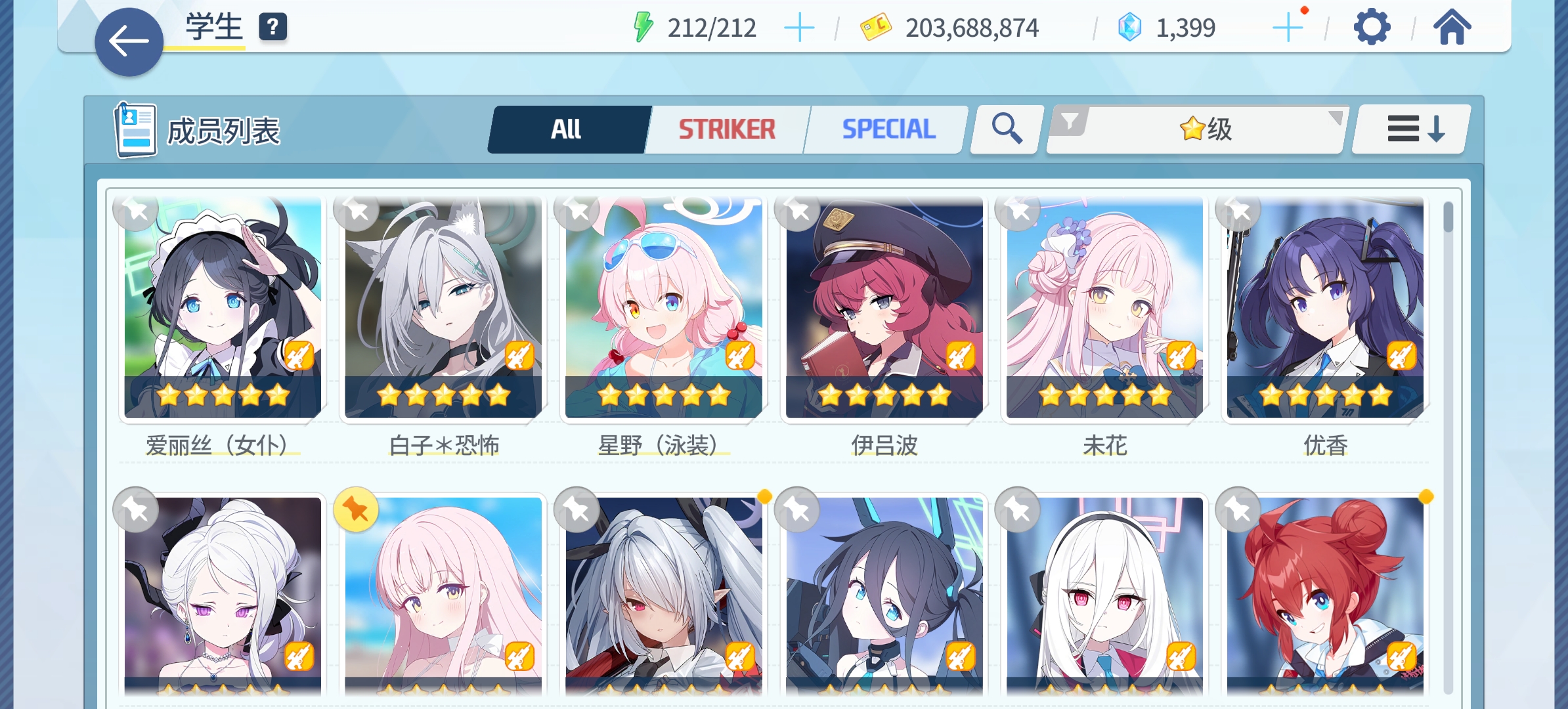This screenshot has height=709, width=1568.
Task: Switch to the SPECIAL tab
Action: 888,129
